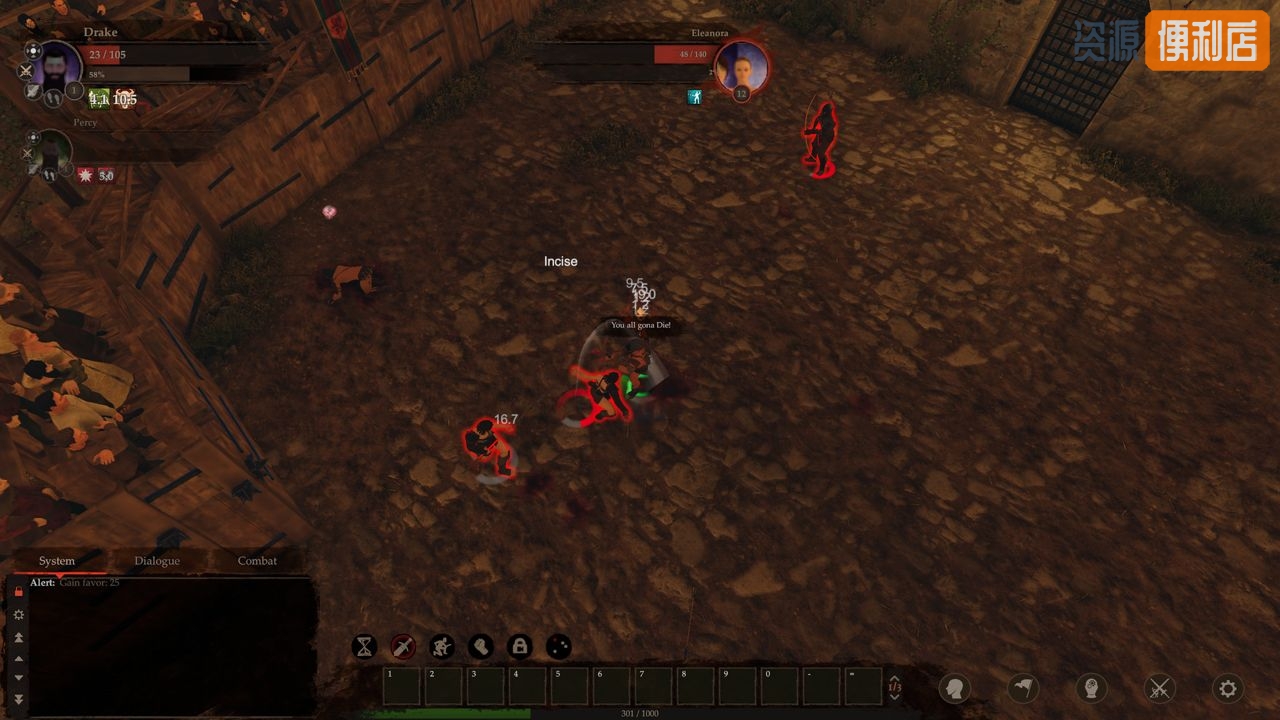Click Eleanora's target portrait

coord(742,68)
